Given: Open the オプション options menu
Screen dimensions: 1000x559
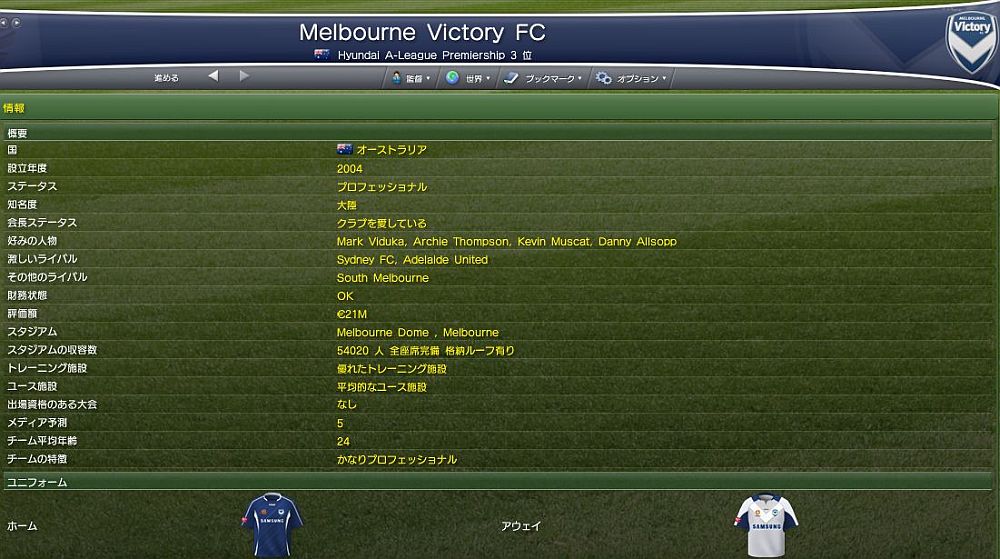Looking at the screenshot, I should click(631, 78).
